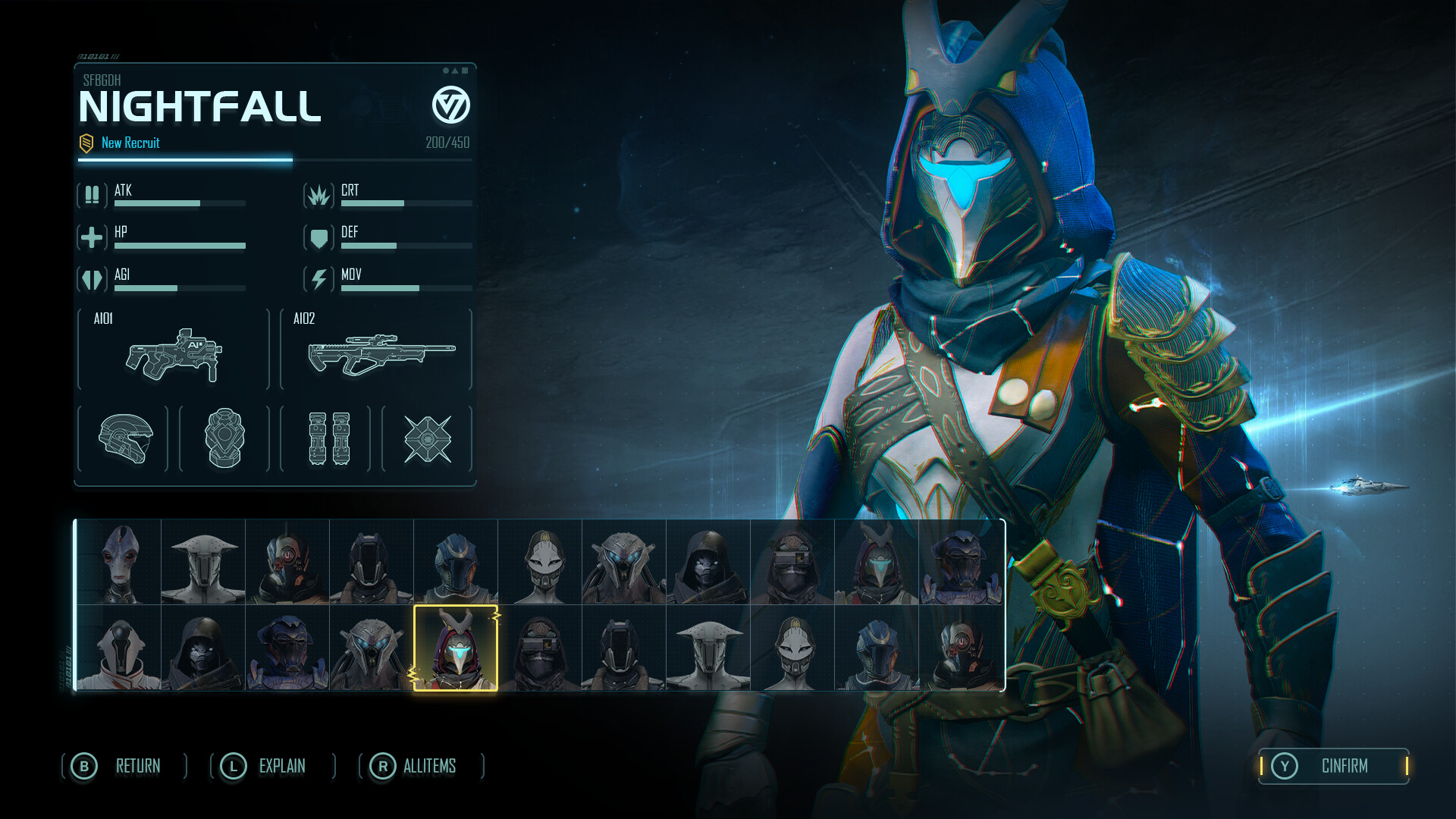Pick the white-suited smooth helmet character portrait
Image resolution: width=1456 pixels, height=819 pixels.
pos(119,648)
